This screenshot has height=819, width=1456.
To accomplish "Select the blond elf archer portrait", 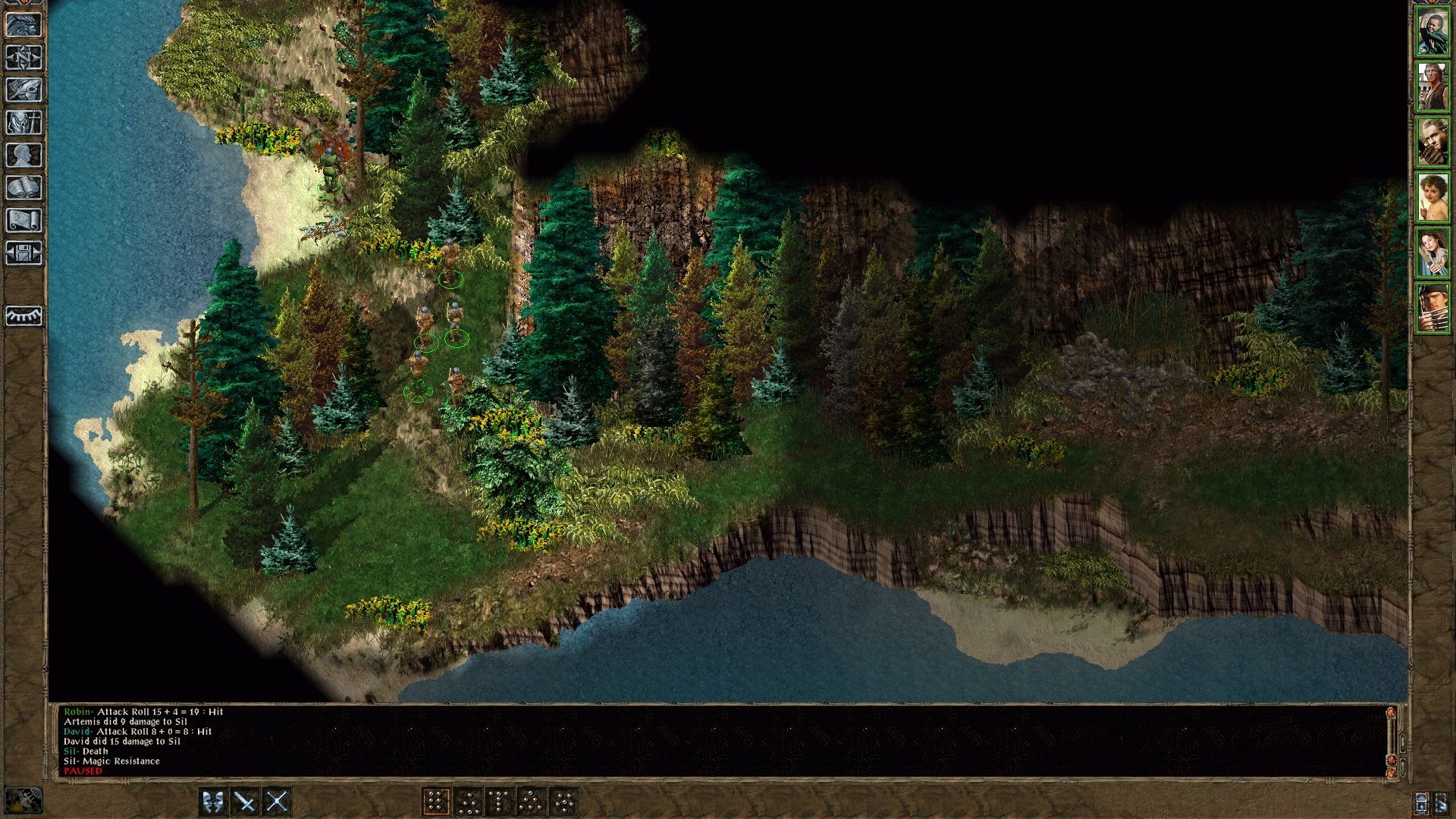I will 1432,142.
